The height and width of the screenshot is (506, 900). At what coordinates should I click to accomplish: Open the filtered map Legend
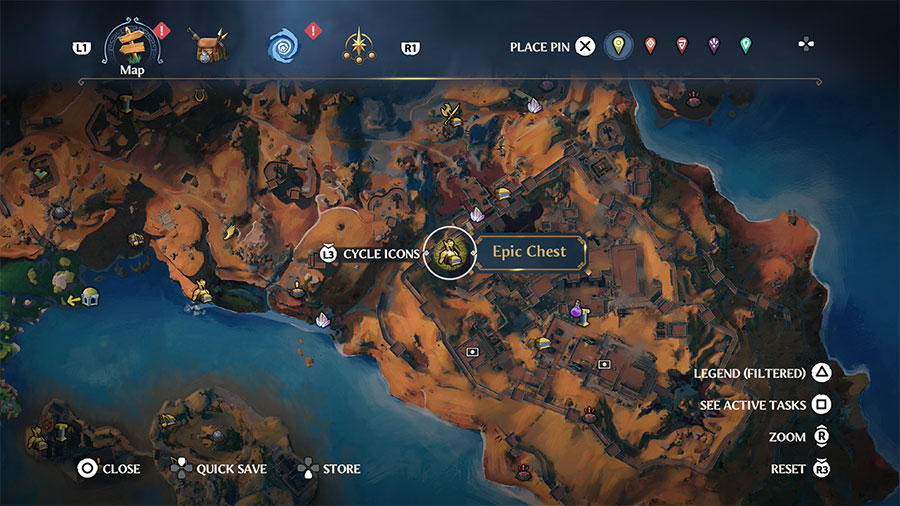pos(762,373)
